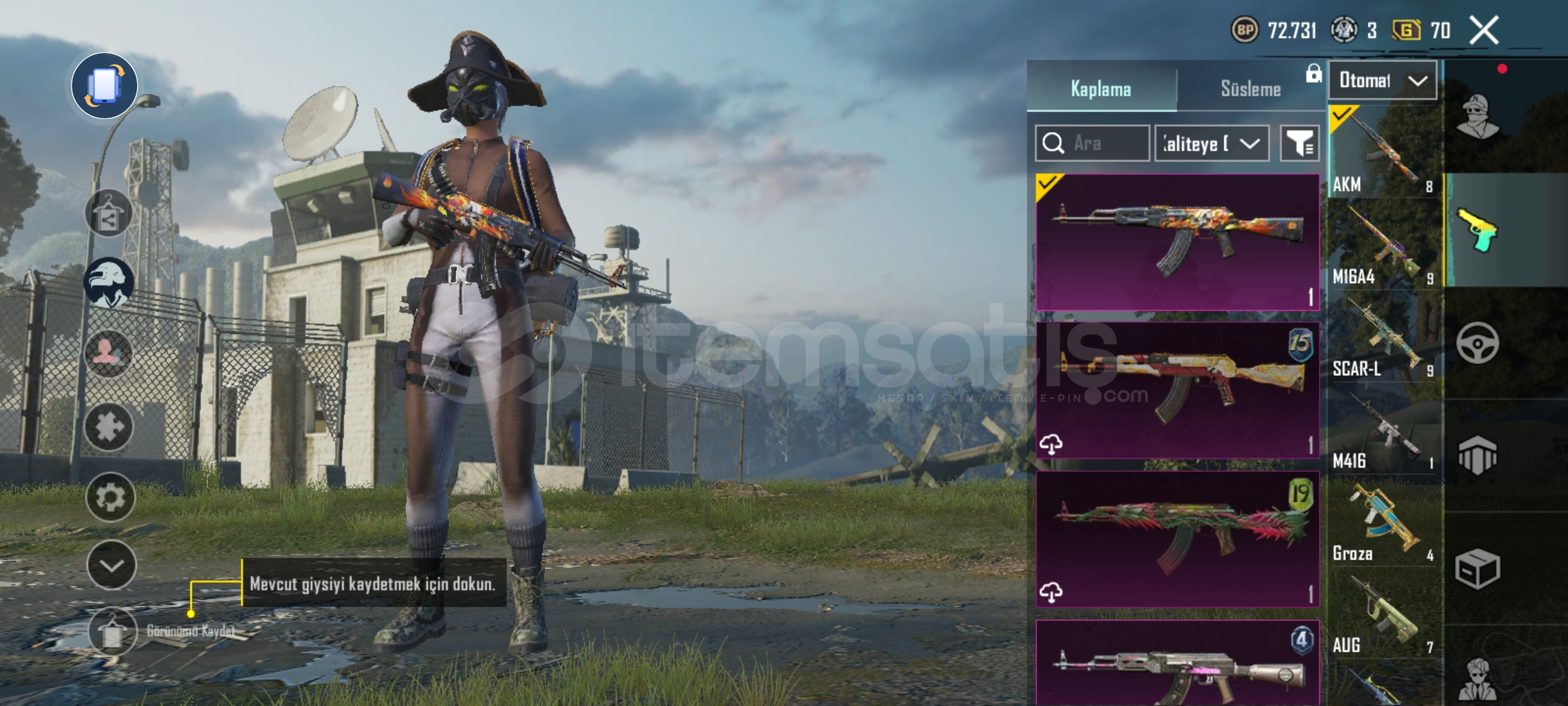1568x706 pixels.
Task: Open the vehicle steering wheel category
Action: [x=1477, y=343]
